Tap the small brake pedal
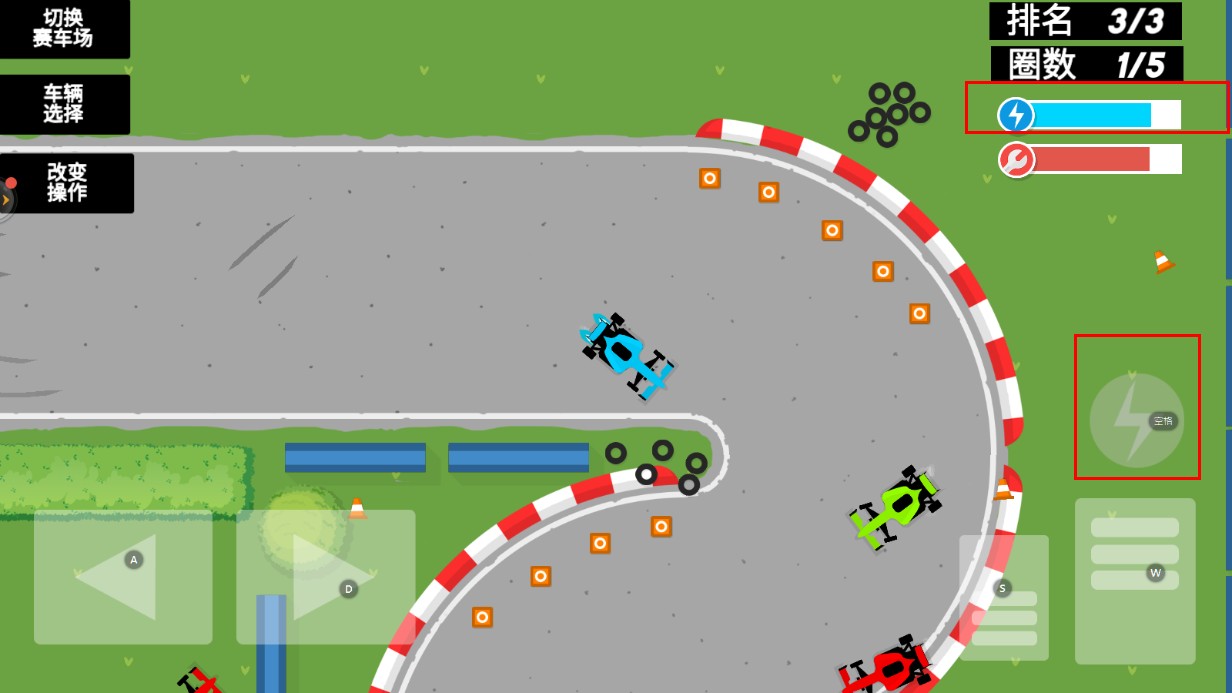 1004,597
